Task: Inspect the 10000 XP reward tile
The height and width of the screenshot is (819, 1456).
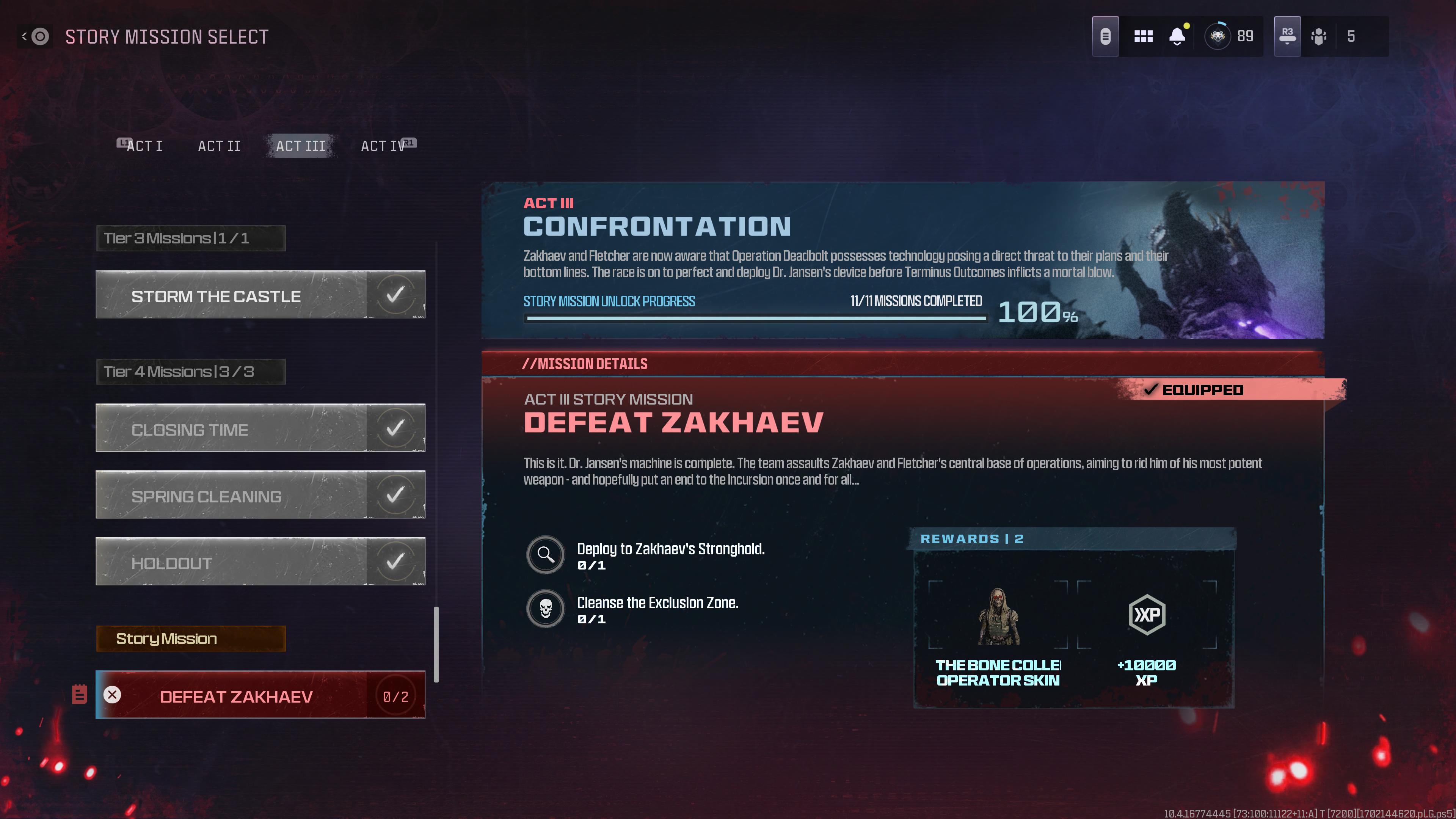Action: [x=1146, y=633]
